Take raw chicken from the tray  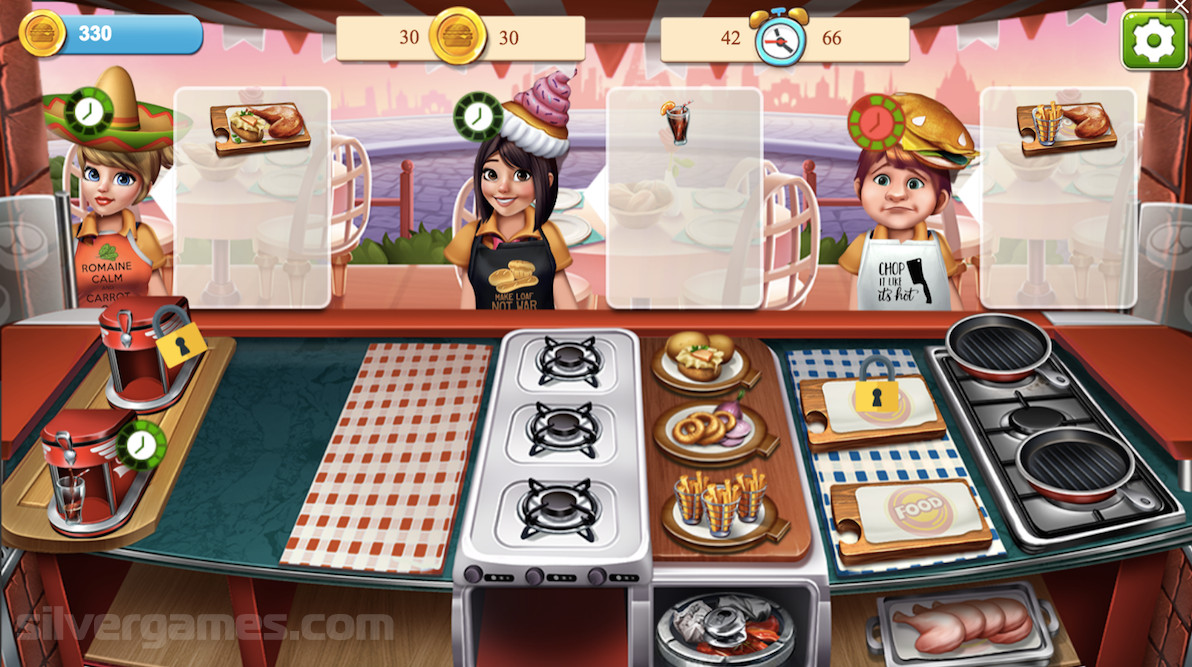click(962, 620)
